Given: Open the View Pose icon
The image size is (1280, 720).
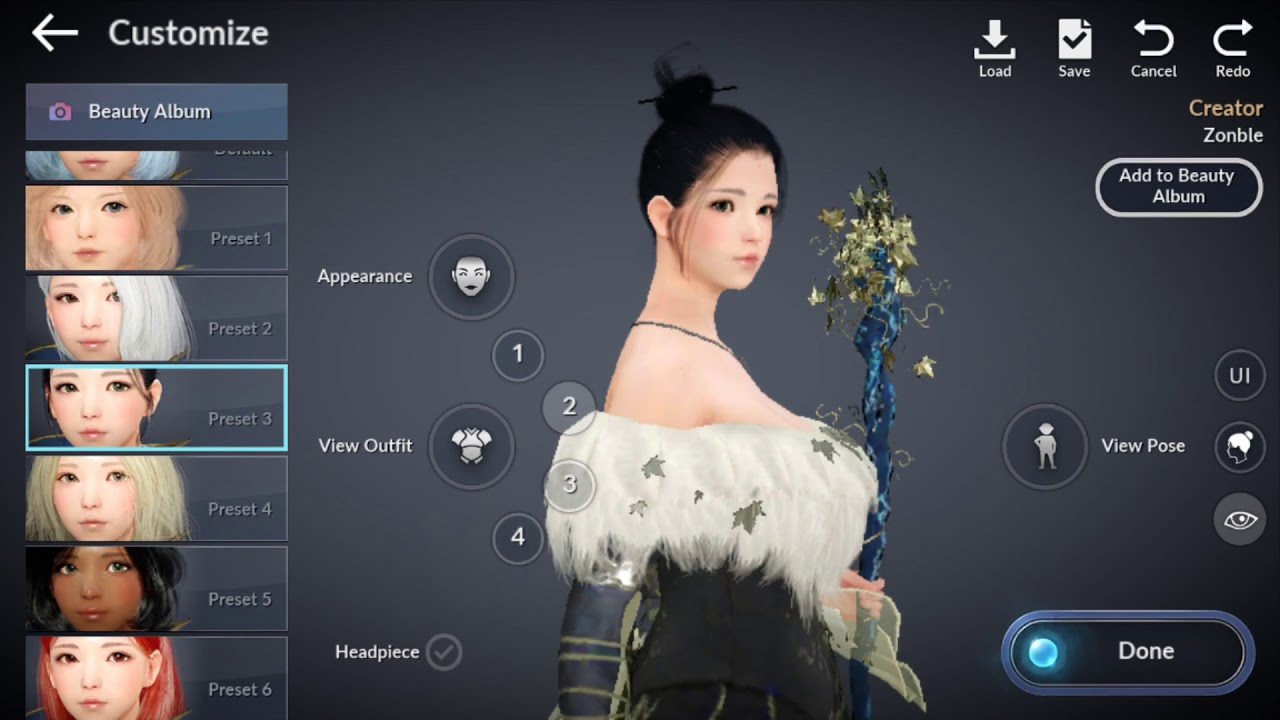Looking at the screenshot, I should [x=1045, y=446].
